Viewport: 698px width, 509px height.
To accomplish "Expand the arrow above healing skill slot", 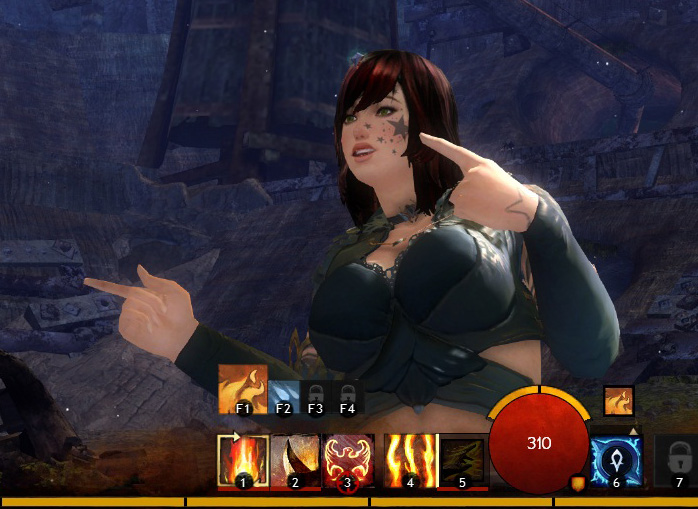I will pos(632,431).
